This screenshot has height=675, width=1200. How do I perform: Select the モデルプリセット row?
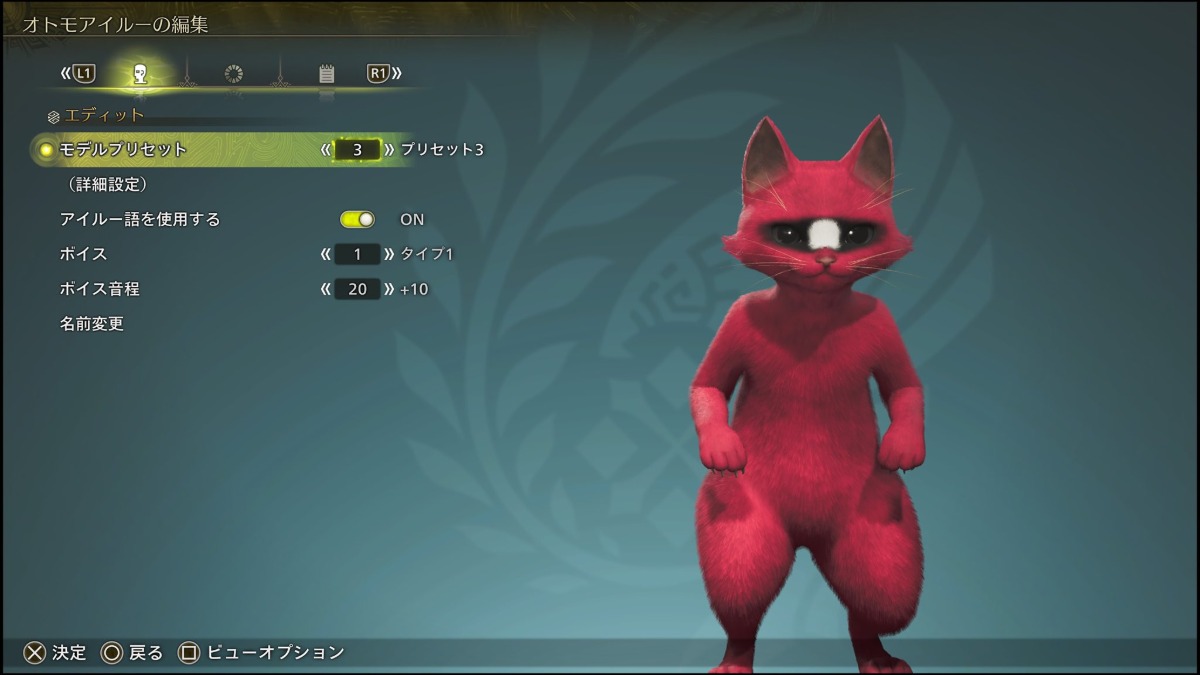123,150
